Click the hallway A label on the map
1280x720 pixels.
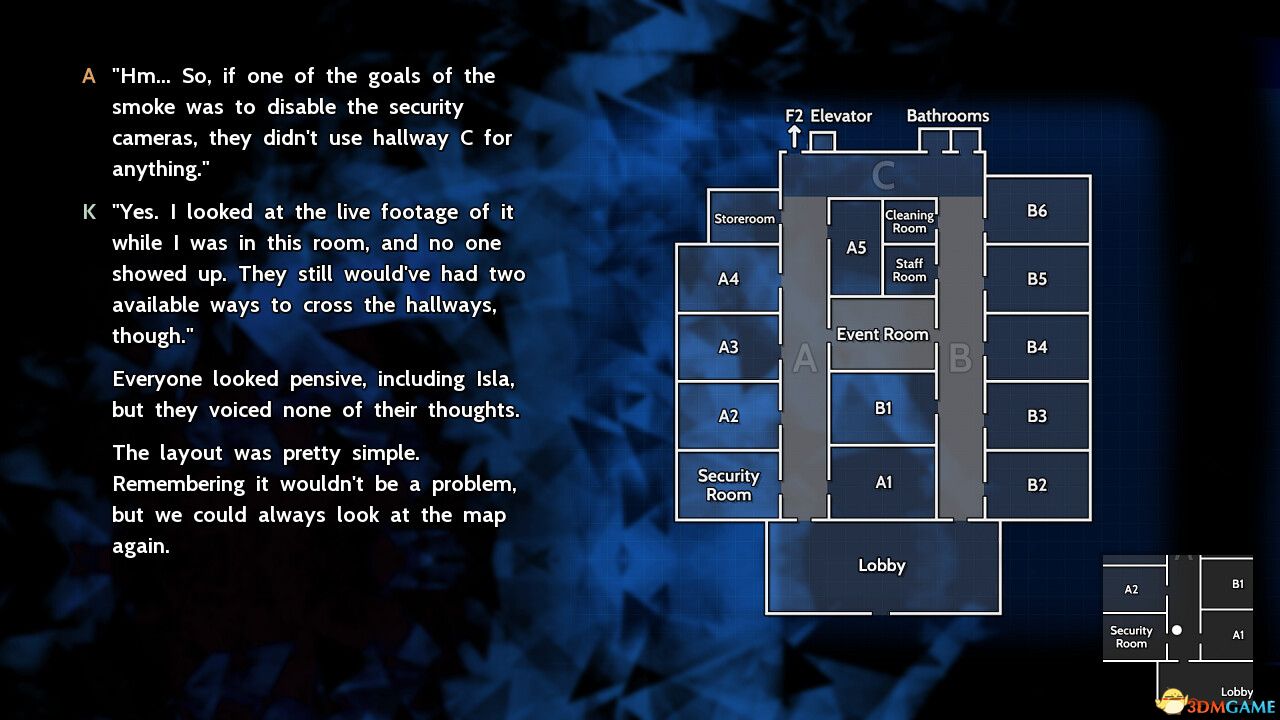point(805,356)
